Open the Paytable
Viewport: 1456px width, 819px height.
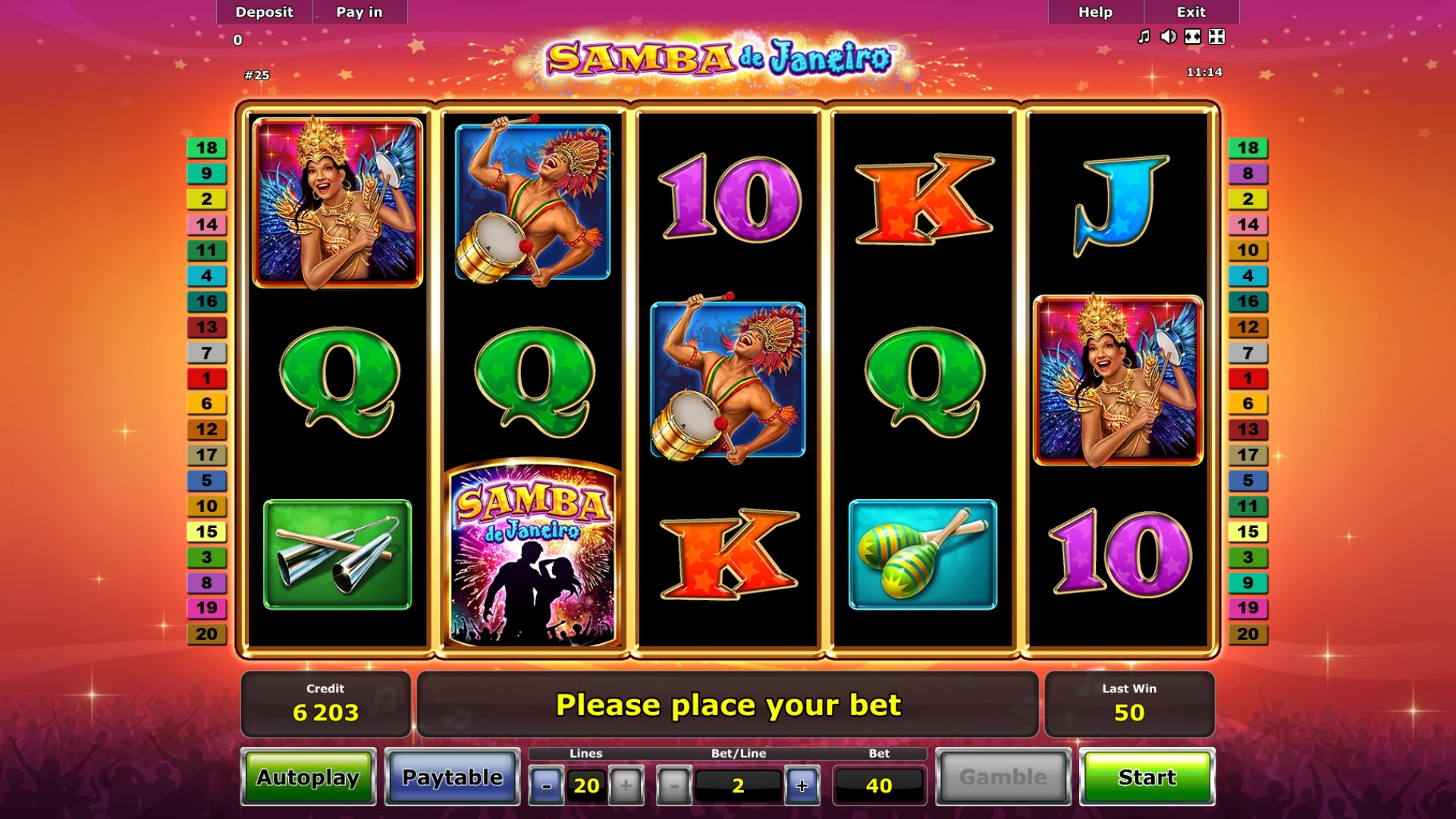click(452, 777)
